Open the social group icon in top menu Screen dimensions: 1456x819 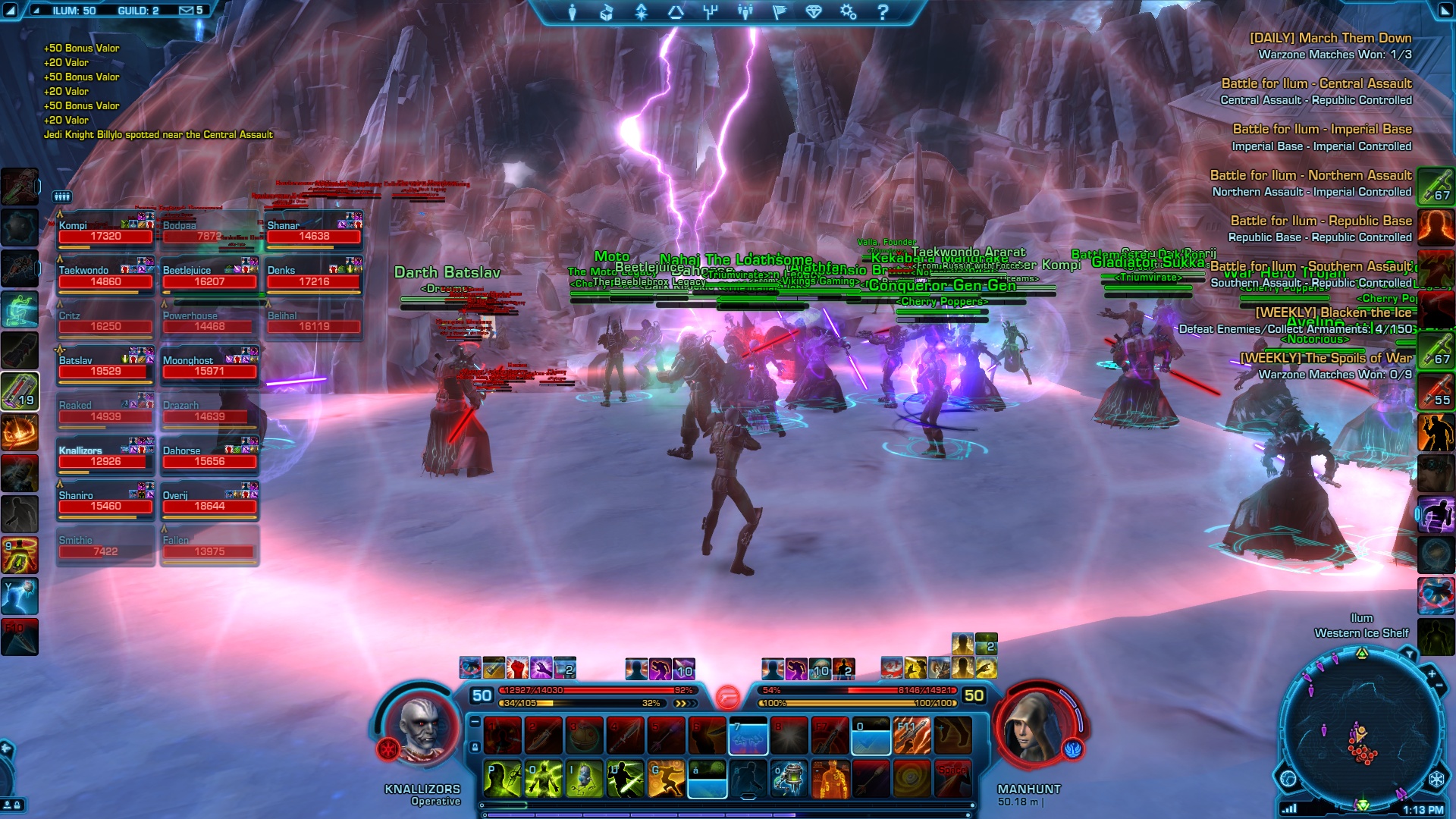pyautogui.click(x=744, y=12)
